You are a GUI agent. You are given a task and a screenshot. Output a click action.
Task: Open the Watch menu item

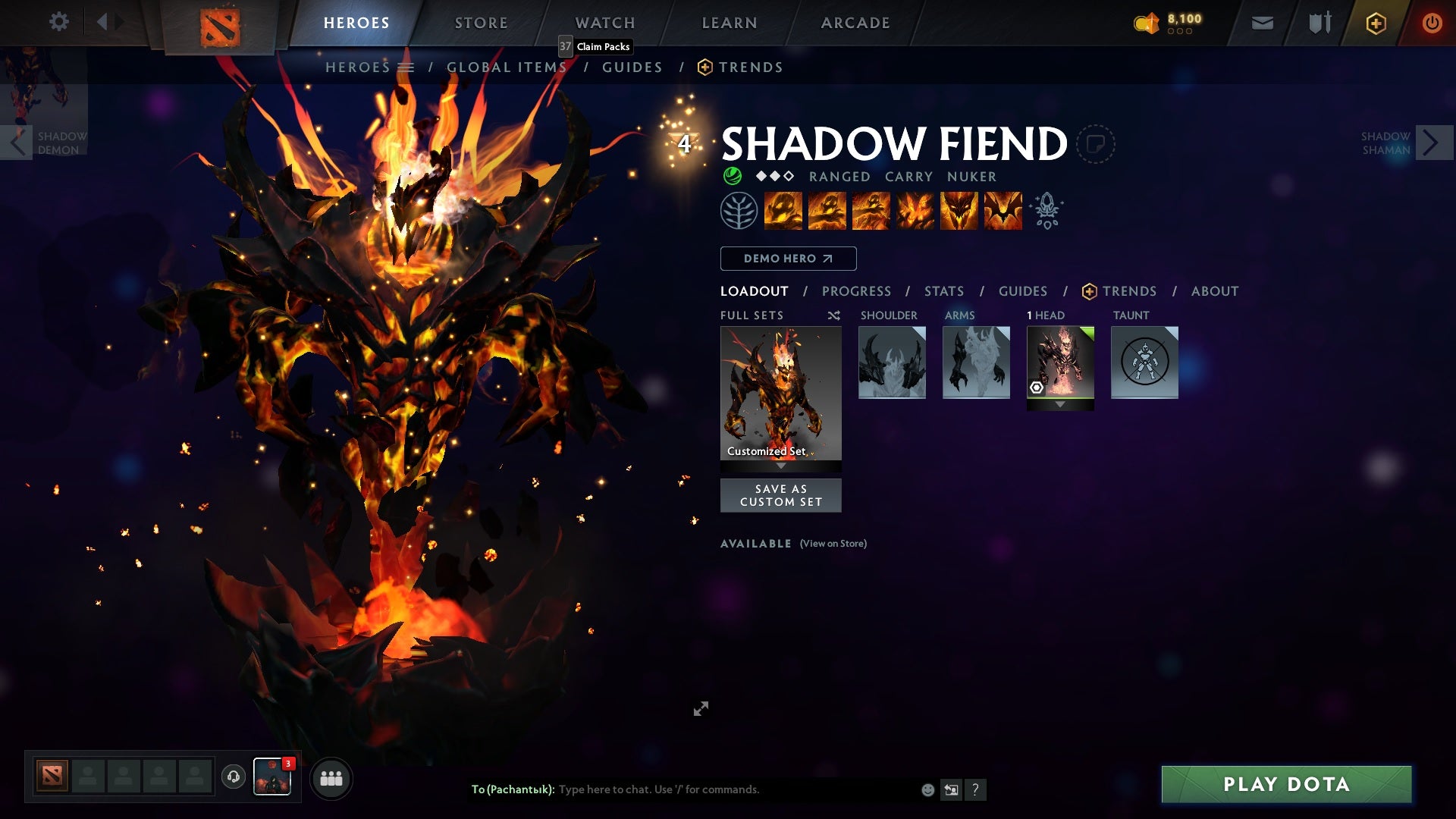(605, 22)
